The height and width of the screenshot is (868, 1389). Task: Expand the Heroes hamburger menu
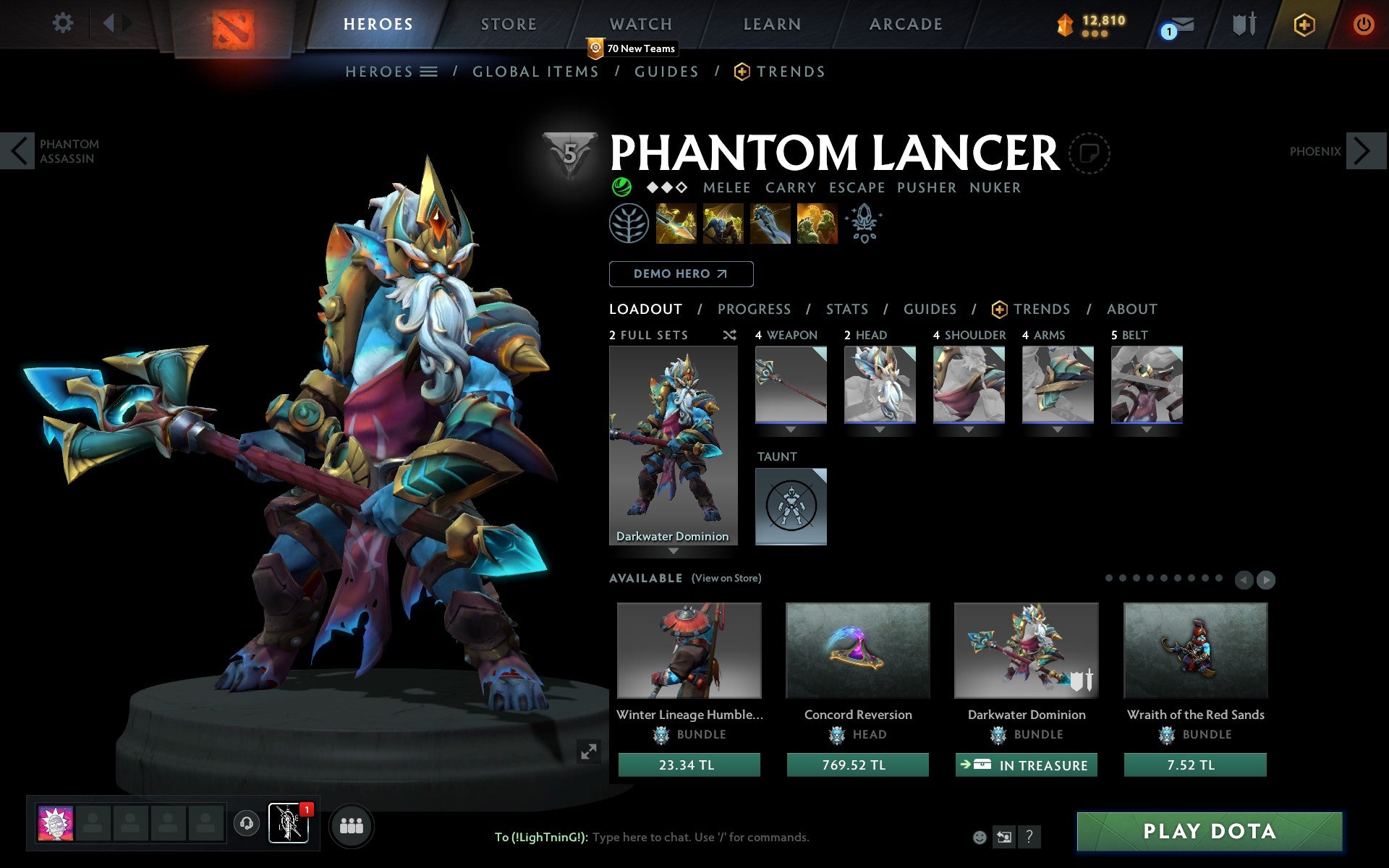[x=428, y=72]
